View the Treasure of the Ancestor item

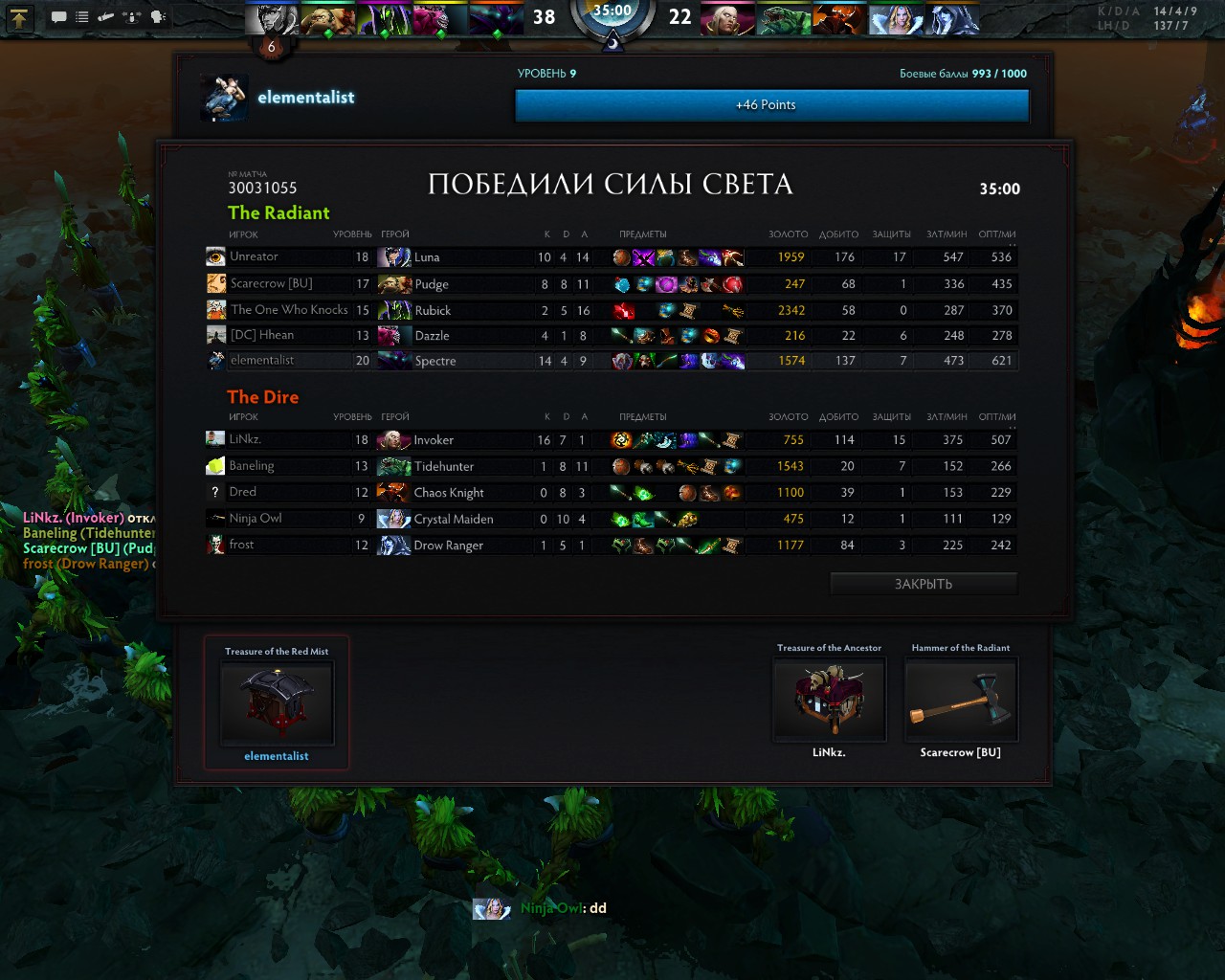point(829,700)
